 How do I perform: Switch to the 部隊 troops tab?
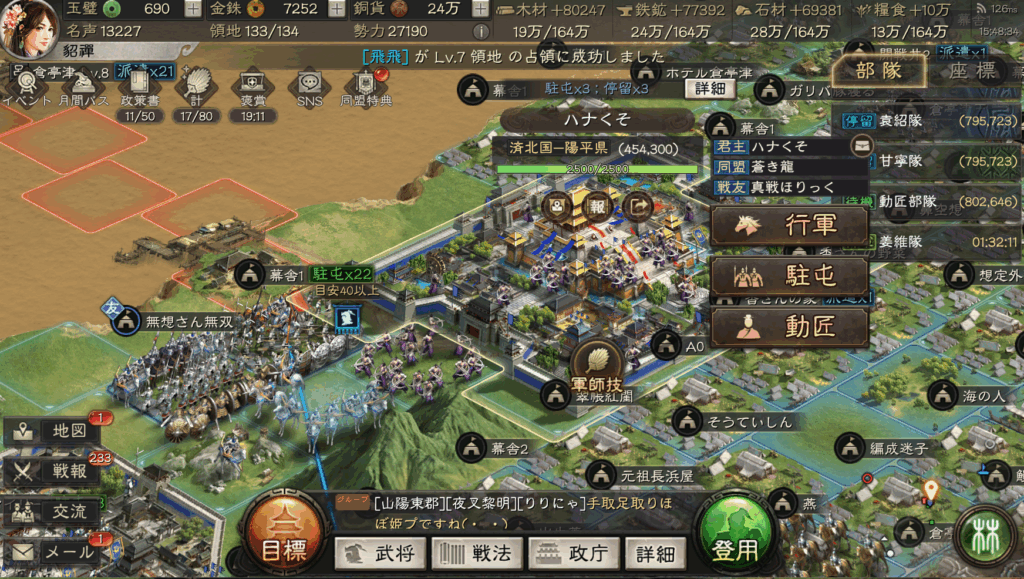pyautogui.click(x=879, y=71)
